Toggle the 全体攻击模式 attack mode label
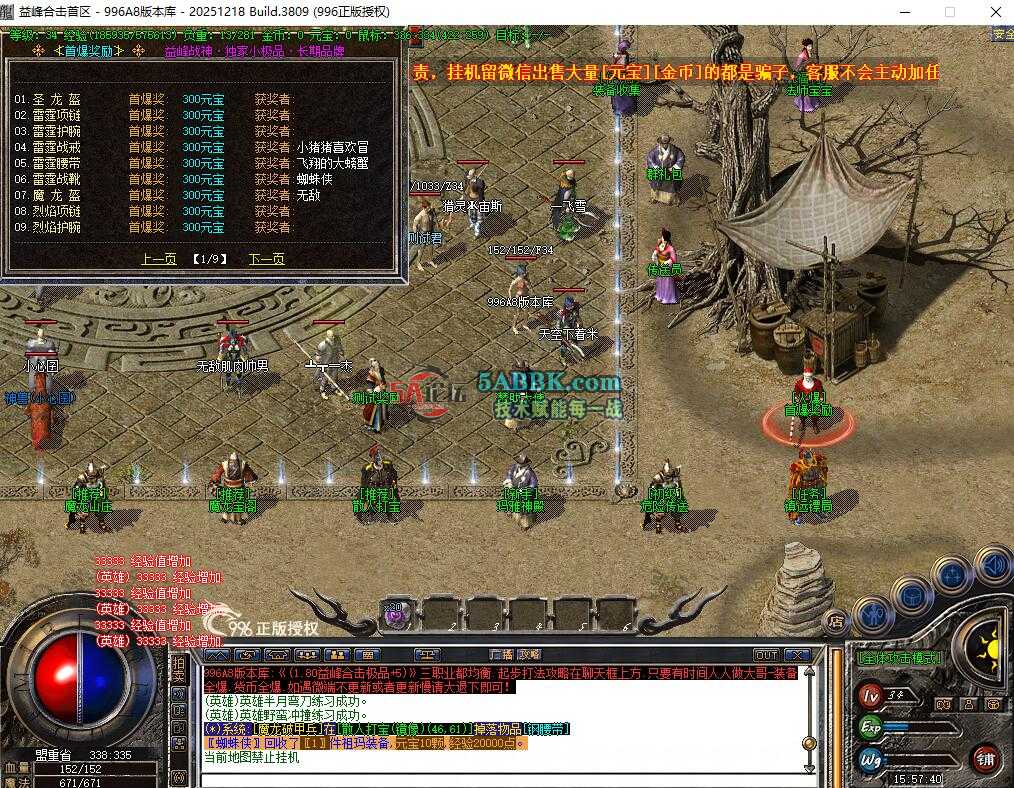 (899, 659)
